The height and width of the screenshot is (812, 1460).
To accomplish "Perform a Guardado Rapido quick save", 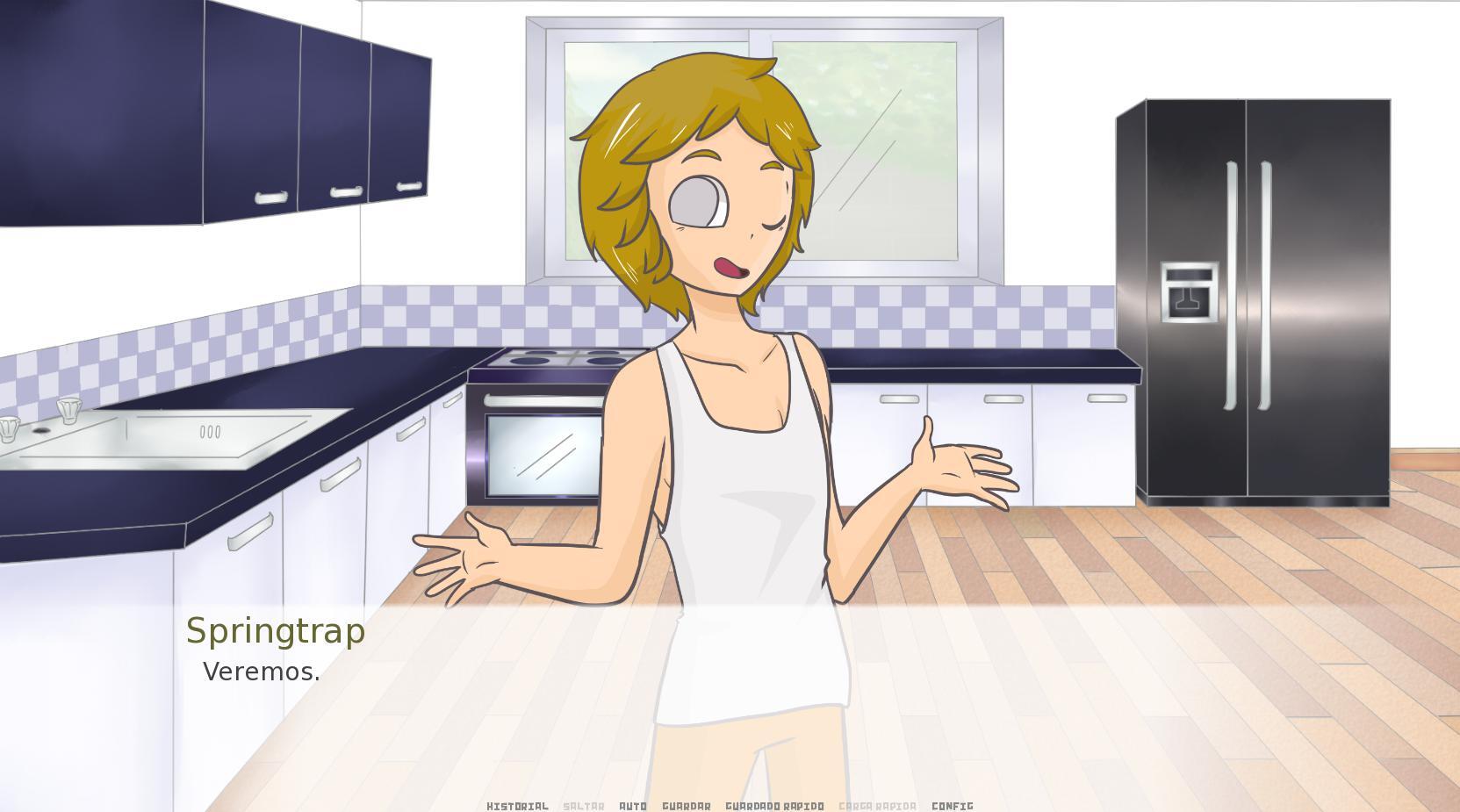I will [774, 805].
